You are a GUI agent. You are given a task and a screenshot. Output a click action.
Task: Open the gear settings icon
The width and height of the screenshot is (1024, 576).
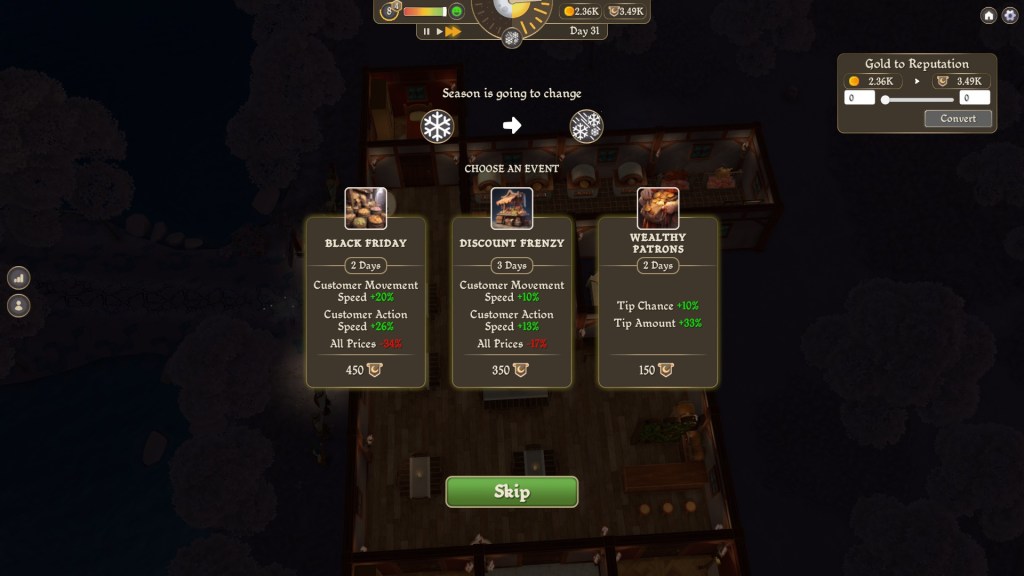point(1009,15)
